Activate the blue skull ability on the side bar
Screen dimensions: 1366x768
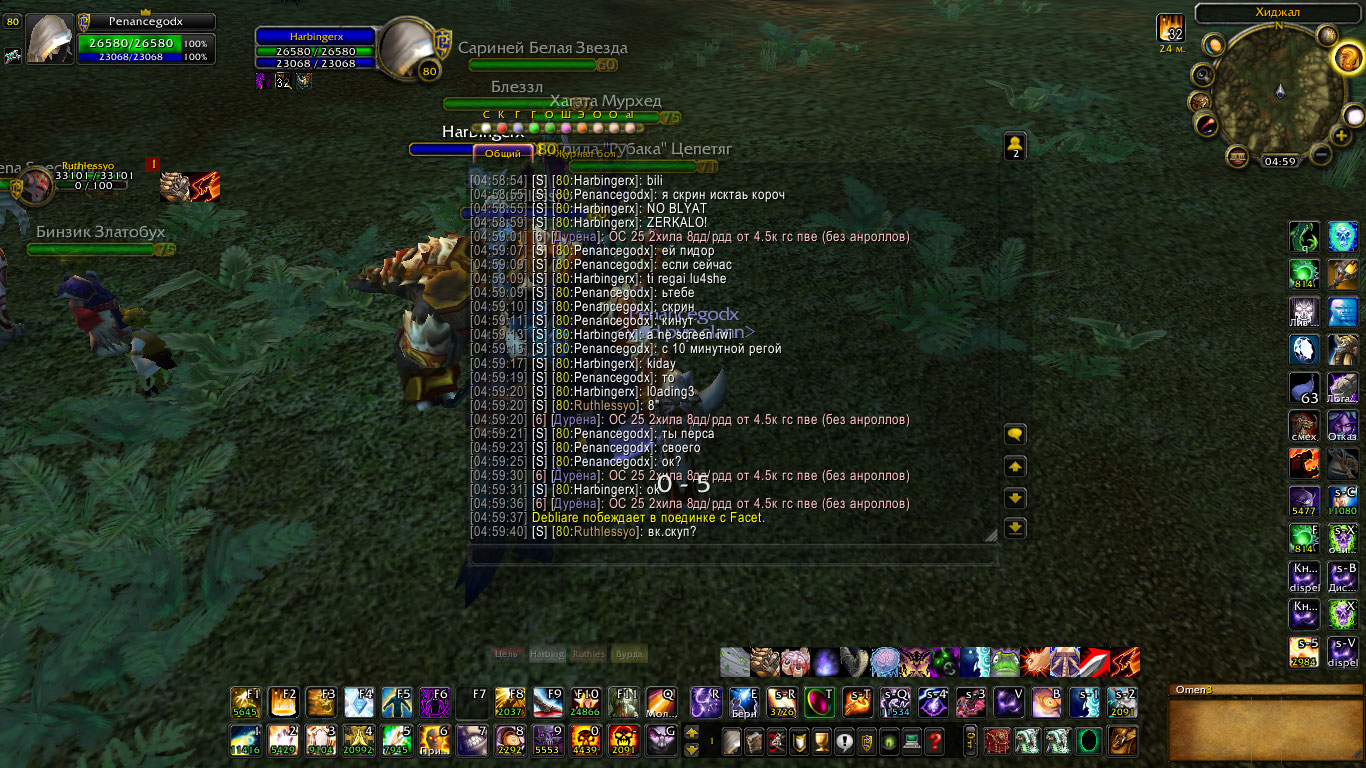click(x=1343, y=312)
